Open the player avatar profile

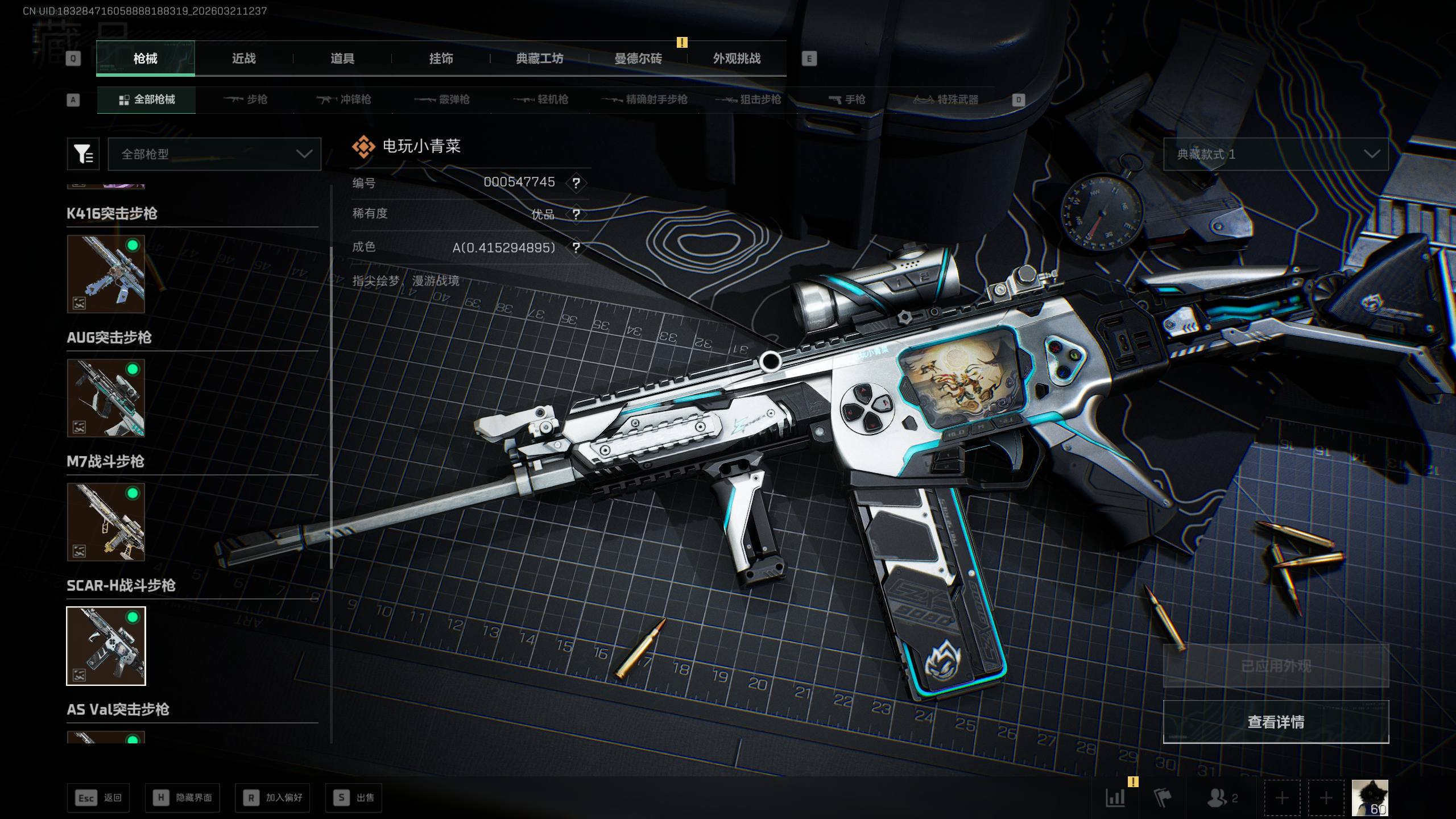pos(1370,798)
